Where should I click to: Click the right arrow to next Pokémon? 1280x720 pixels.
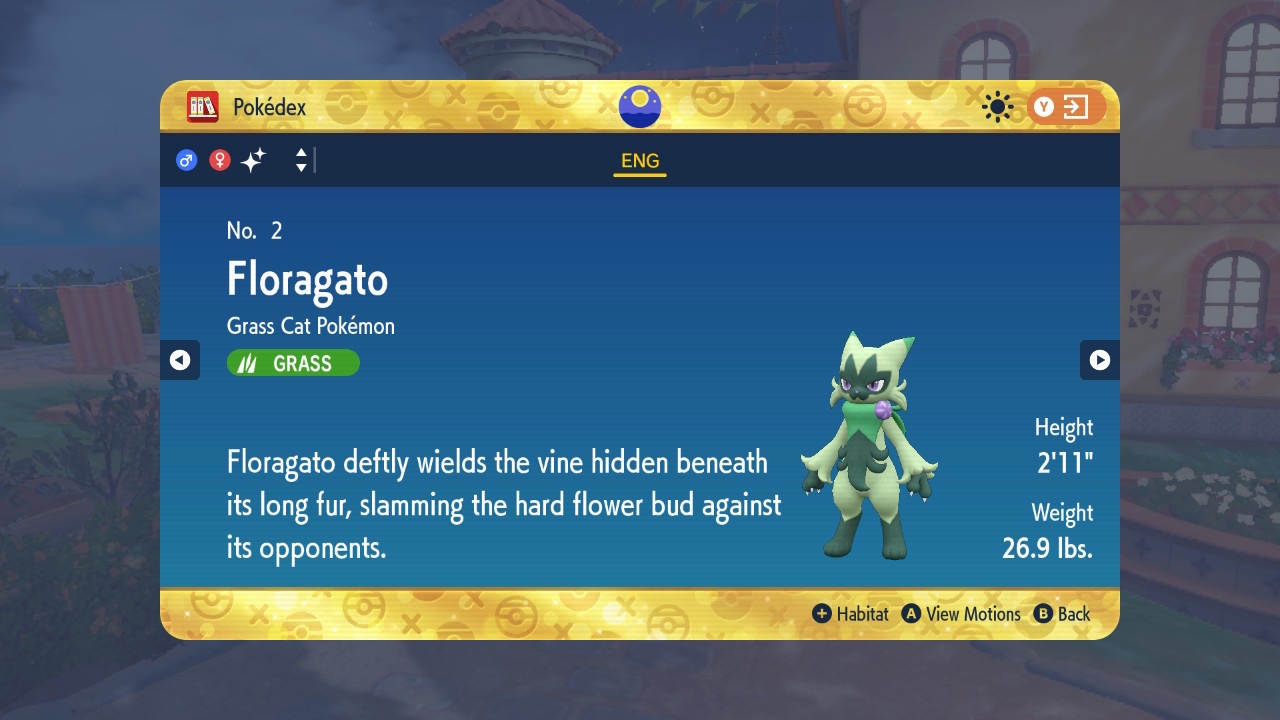click(1100, 360)
